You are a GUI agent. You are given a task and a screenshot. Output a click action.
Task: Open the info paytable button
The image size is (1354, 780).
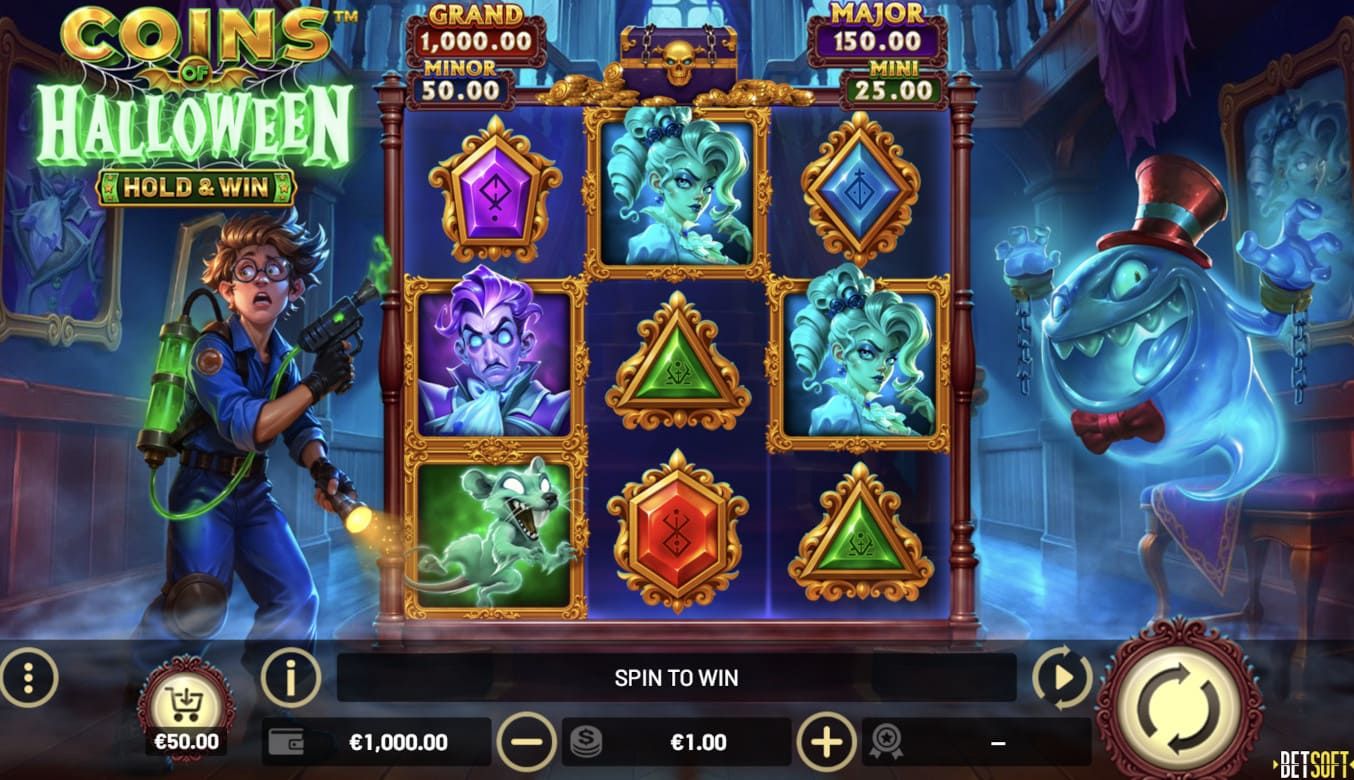click(290, 678)
